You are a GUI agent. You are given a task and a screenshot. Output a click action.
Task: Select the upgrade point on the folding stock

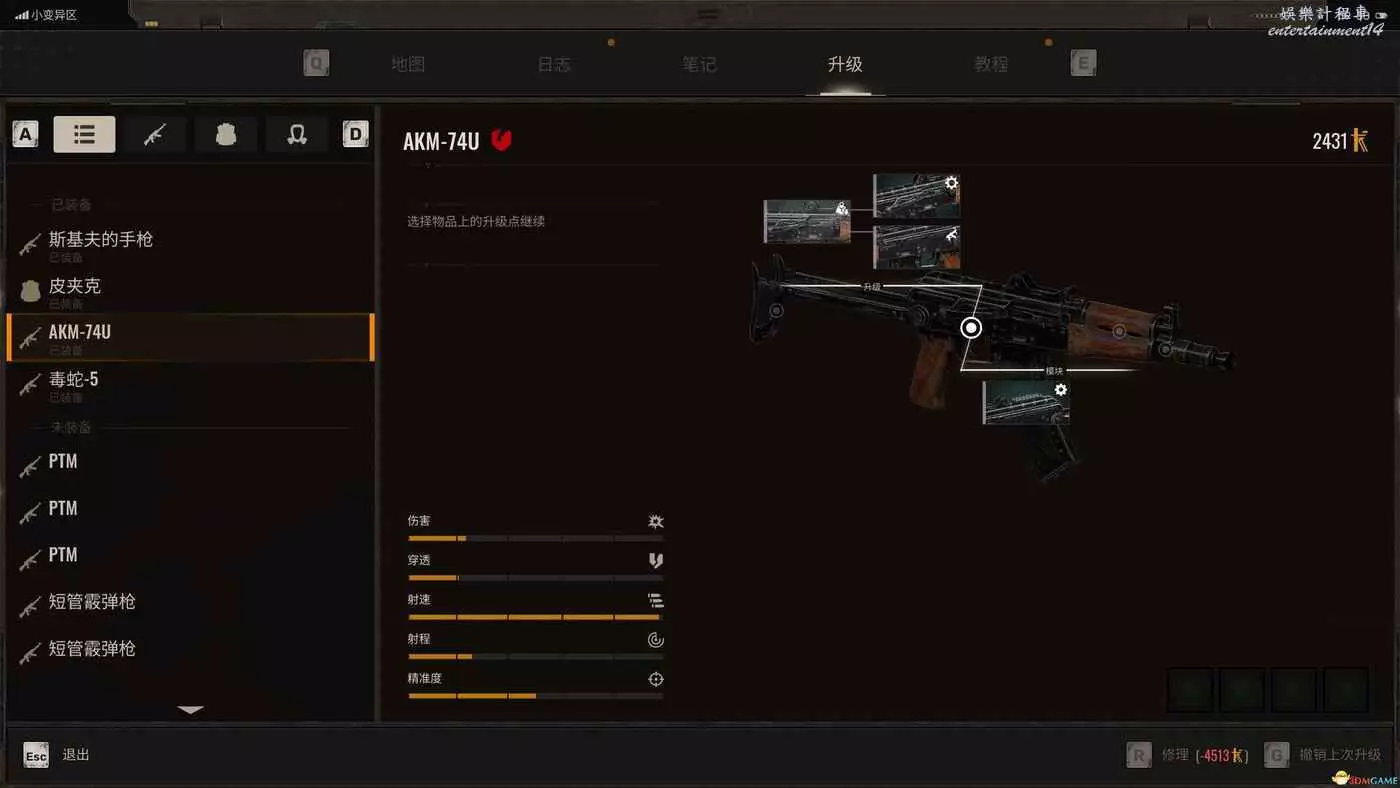(776, 311)
